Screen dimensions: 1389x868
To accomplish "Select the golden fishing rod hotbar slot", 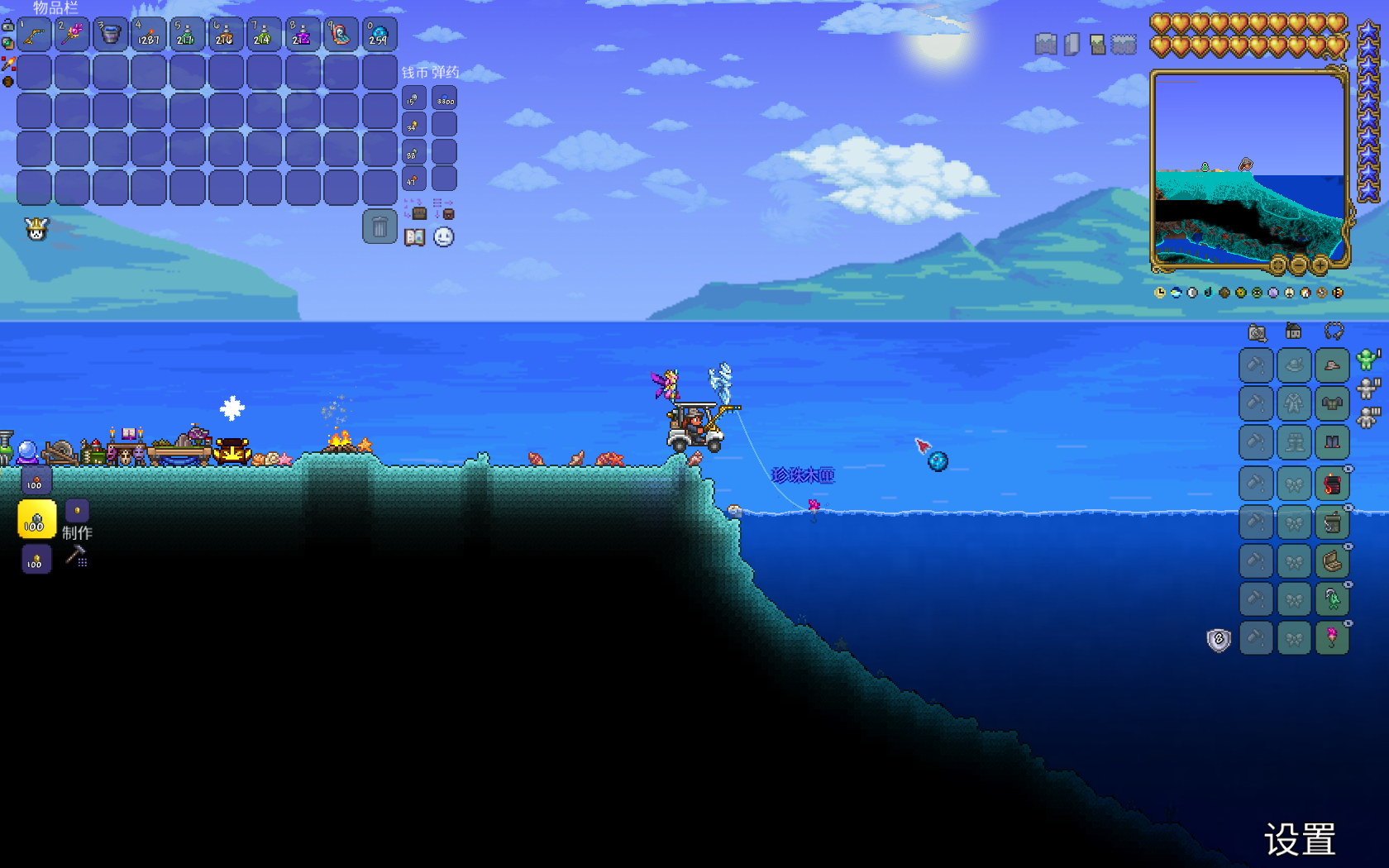I will coord(35,35).
